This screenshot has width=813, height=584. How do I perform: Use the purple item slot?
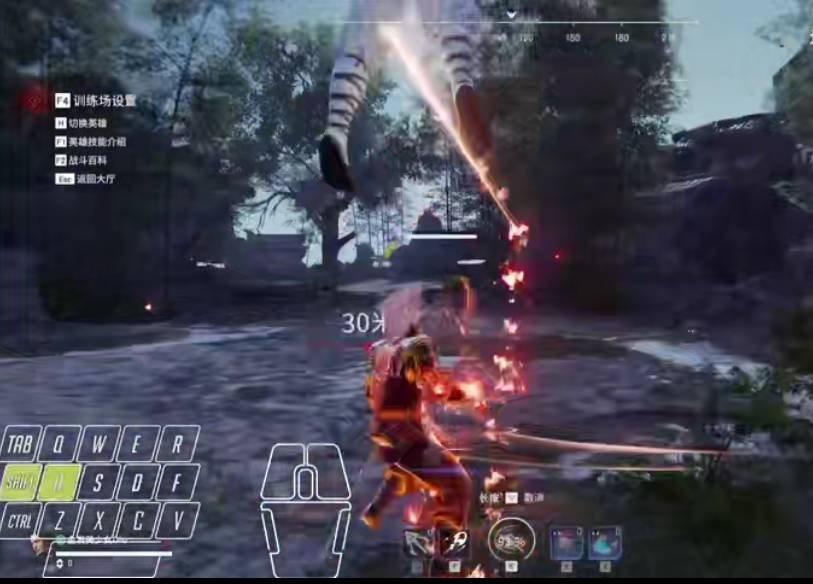[566, 542]
